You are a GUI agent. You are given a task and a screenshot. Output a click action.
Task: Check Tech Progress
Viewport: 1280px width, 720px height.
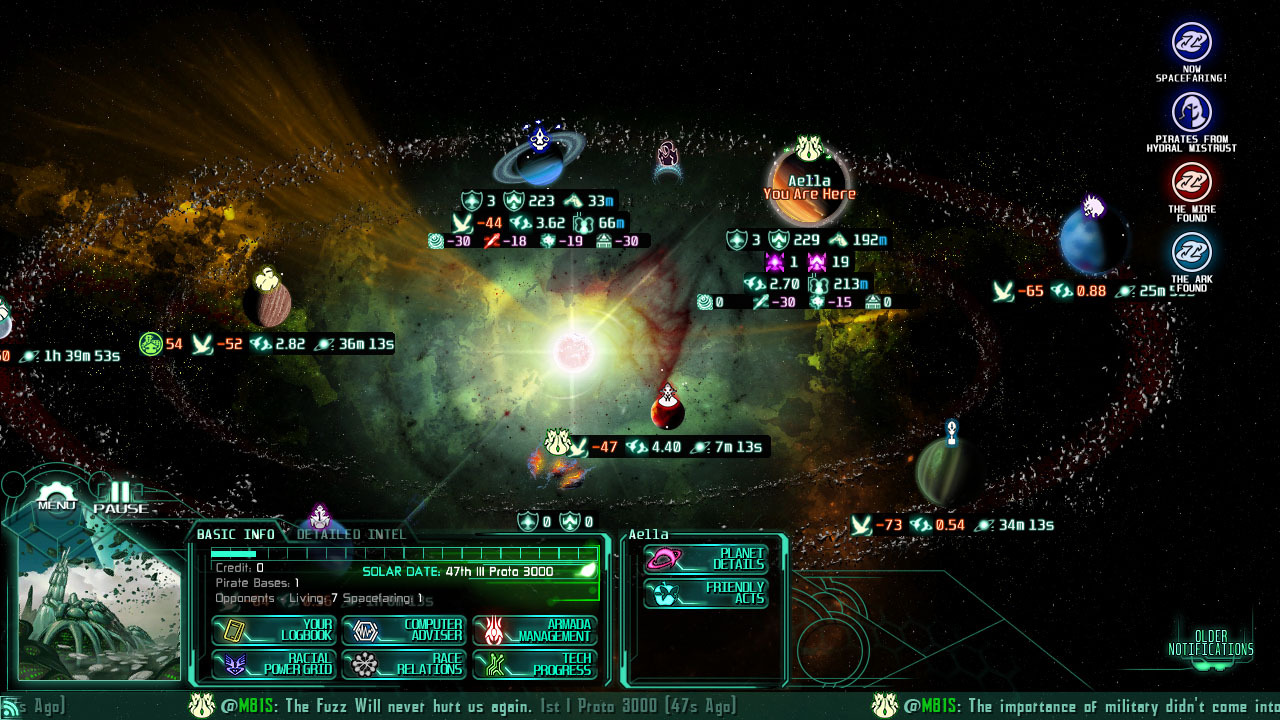536,662
